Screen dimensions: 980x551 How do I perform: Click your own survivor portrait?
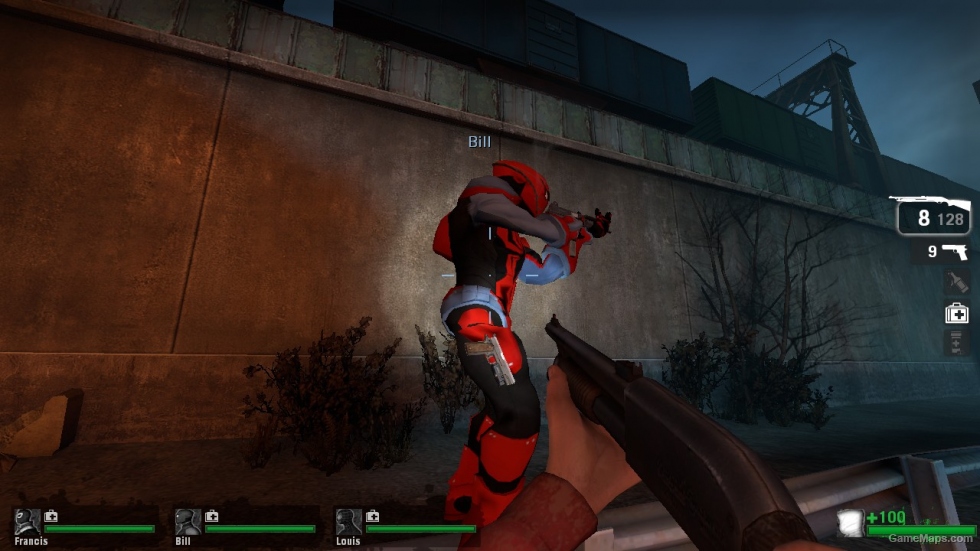coord(851,522)
